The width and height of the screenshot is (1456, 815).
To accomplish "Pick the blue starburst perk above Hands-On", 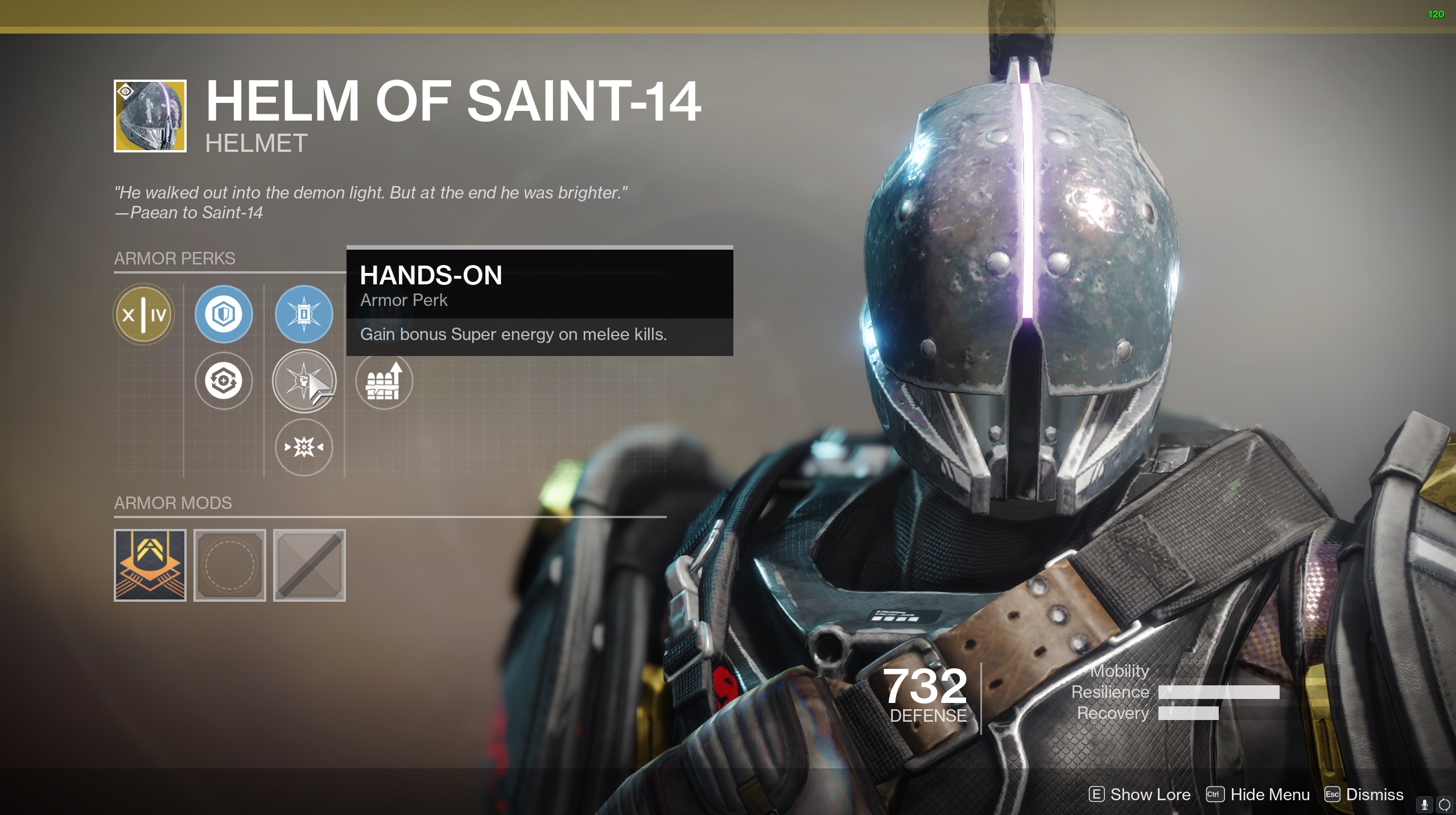I will click(304, 314).
